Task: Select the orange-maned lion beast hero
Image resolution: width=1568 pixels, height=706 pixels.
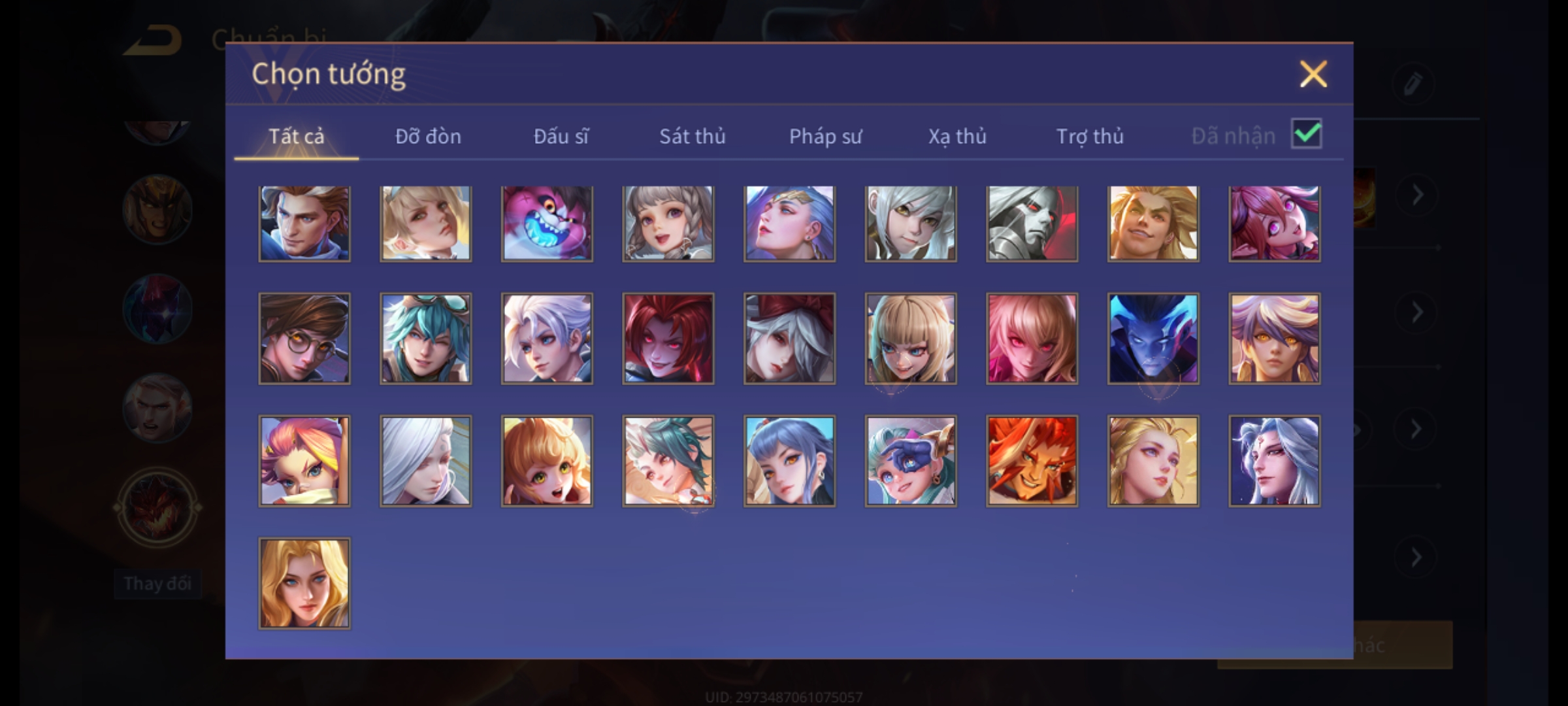Action: pyautogui.click(x=1032, y=461)
